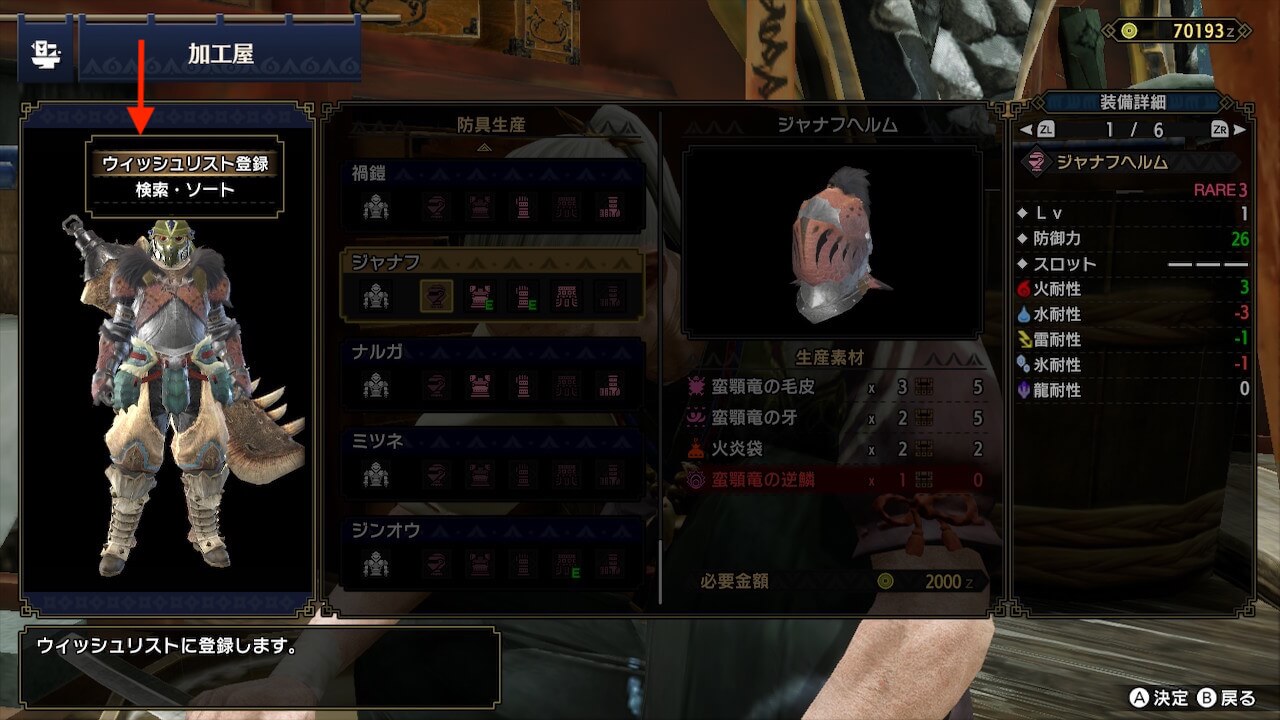Viewport: 1280px width, 720px height.
Task: Select the ジャナフ full set icon
Action: click(376, 296)
